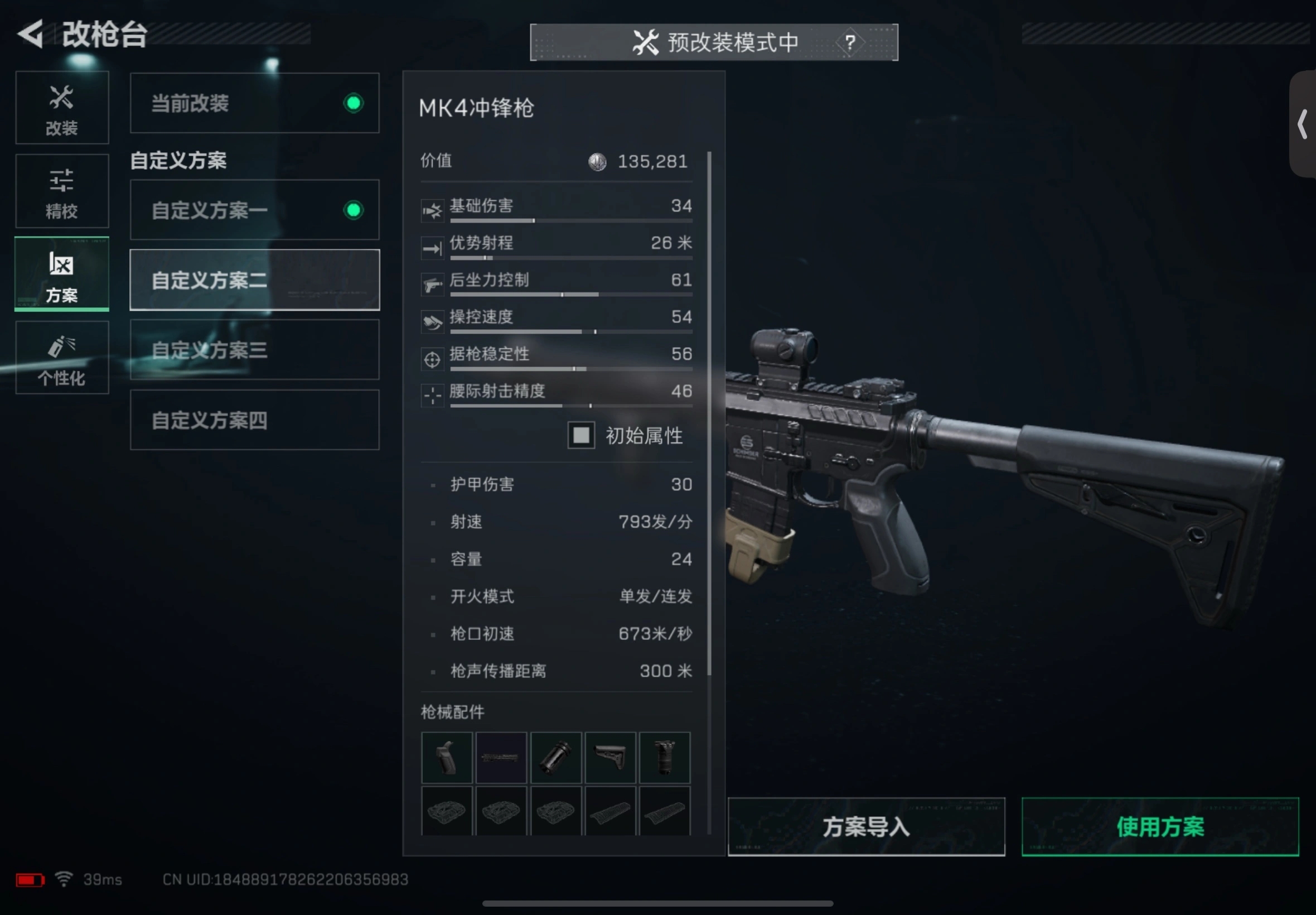Viewport: 1316px width, 915px height.
Task: Choose the 自定义方案四 preset
Action: click(254, 420)
